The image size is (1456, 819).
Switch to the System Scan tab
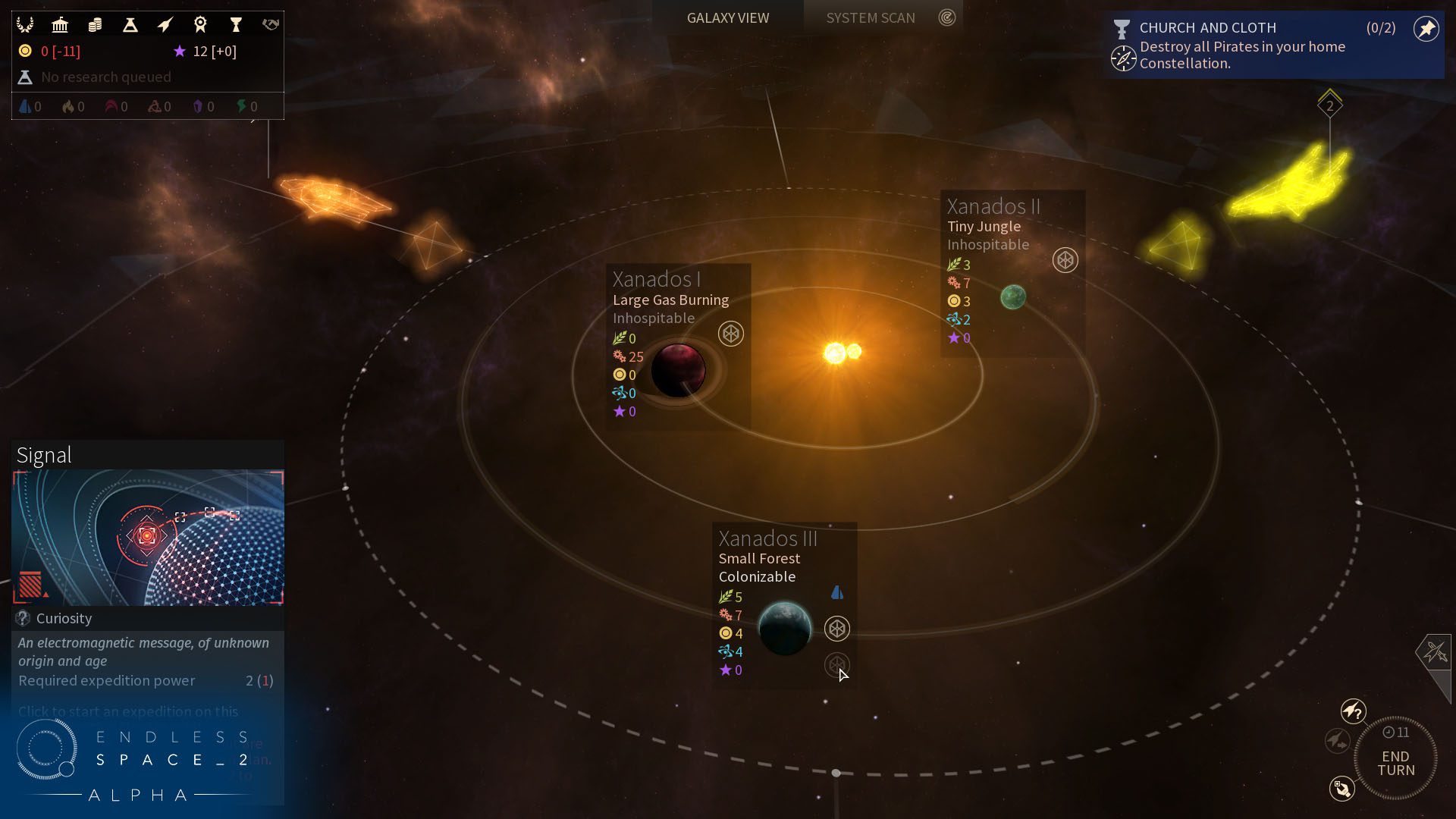[x=870, y=17]
